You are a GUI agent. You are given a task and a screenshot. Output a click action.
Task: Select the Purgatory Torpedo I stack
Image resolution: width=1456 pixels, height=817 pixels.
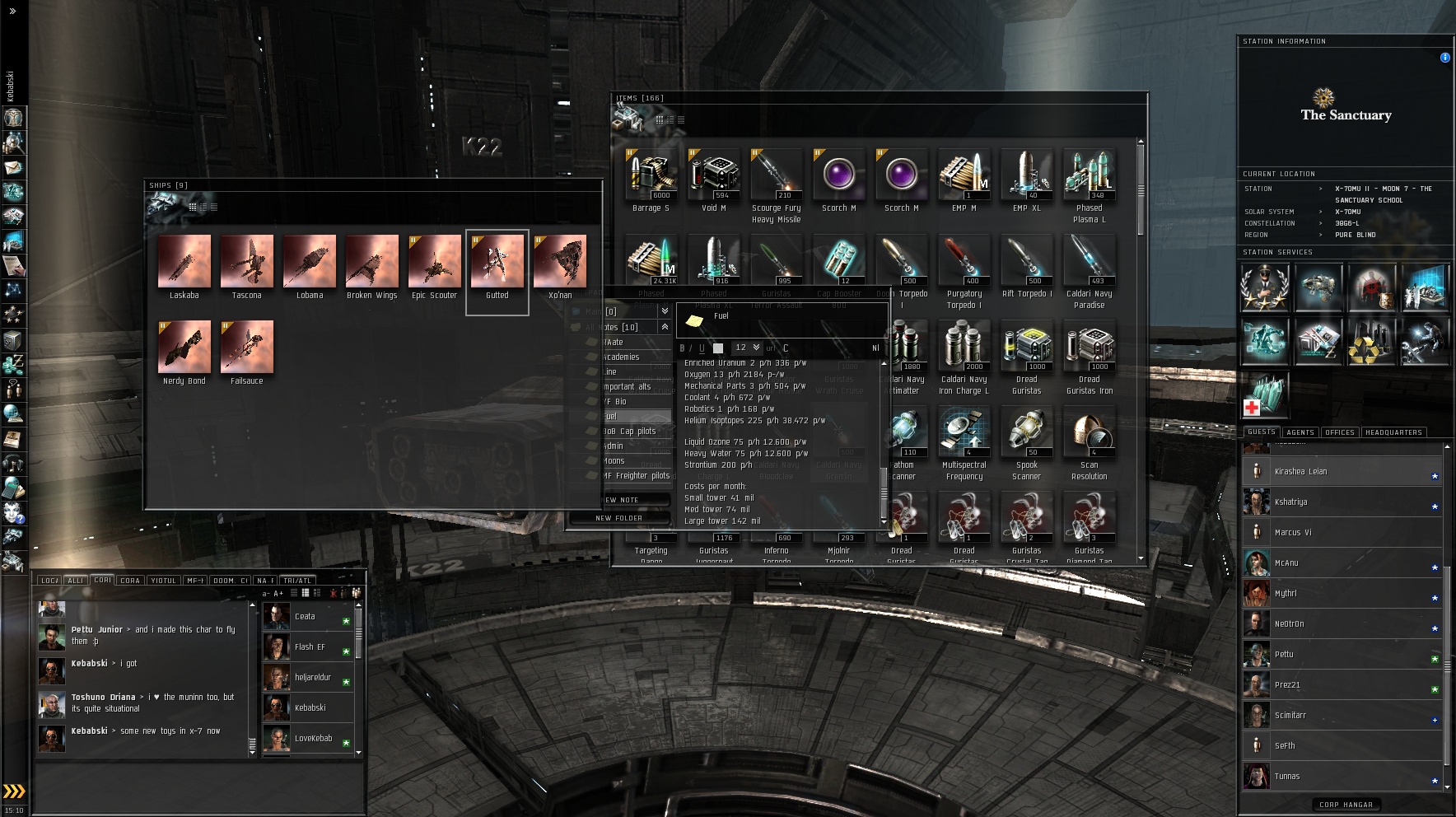[x=964, y=261]
